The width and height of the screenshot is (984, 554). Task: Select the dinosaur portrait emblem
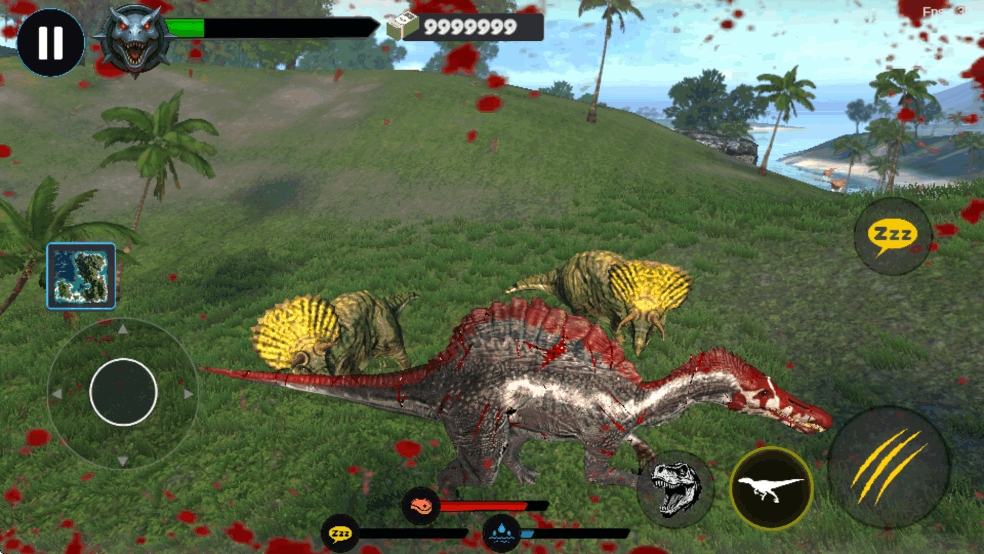[133, 40]
